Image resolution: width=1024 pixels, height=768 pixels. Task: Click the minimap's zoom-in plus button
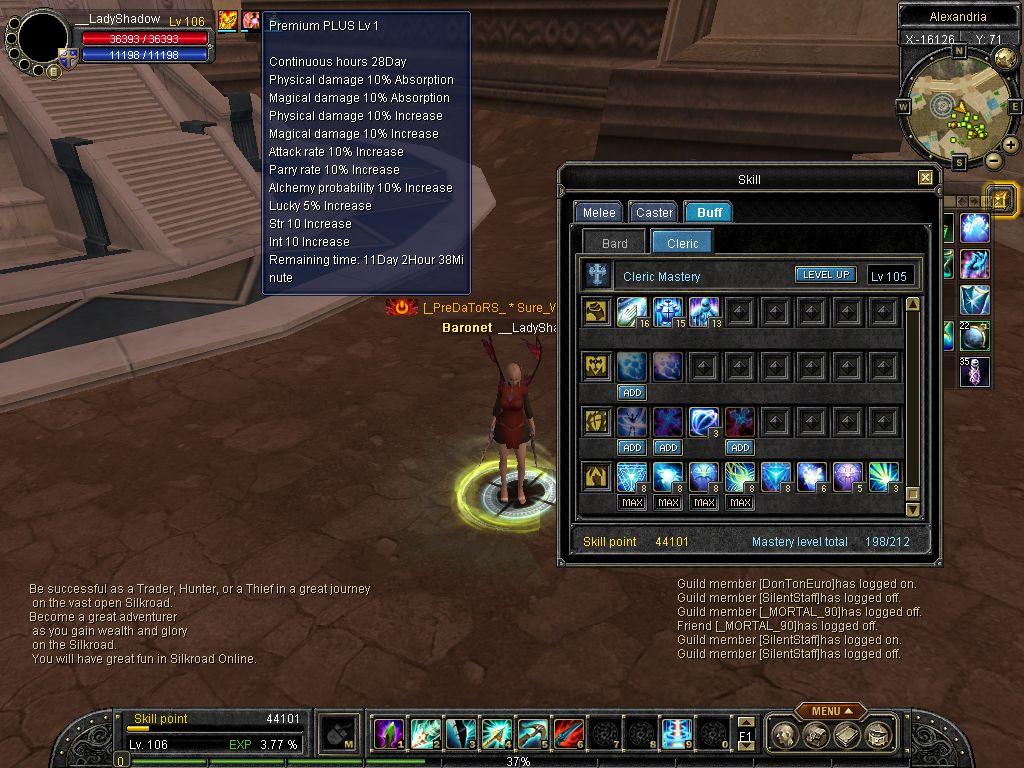[1011, 145]
